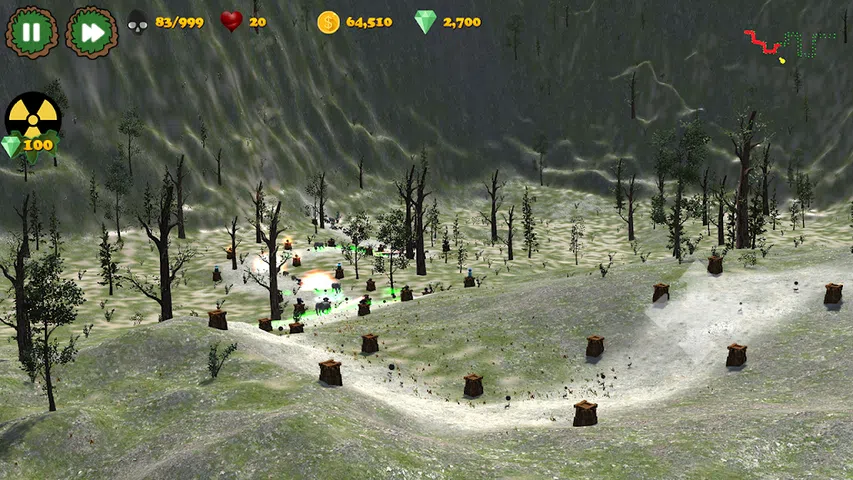The height and width of the screenshot is (480, 853).
Task: Activate fast-forward speed
Action: pos(91,32)
